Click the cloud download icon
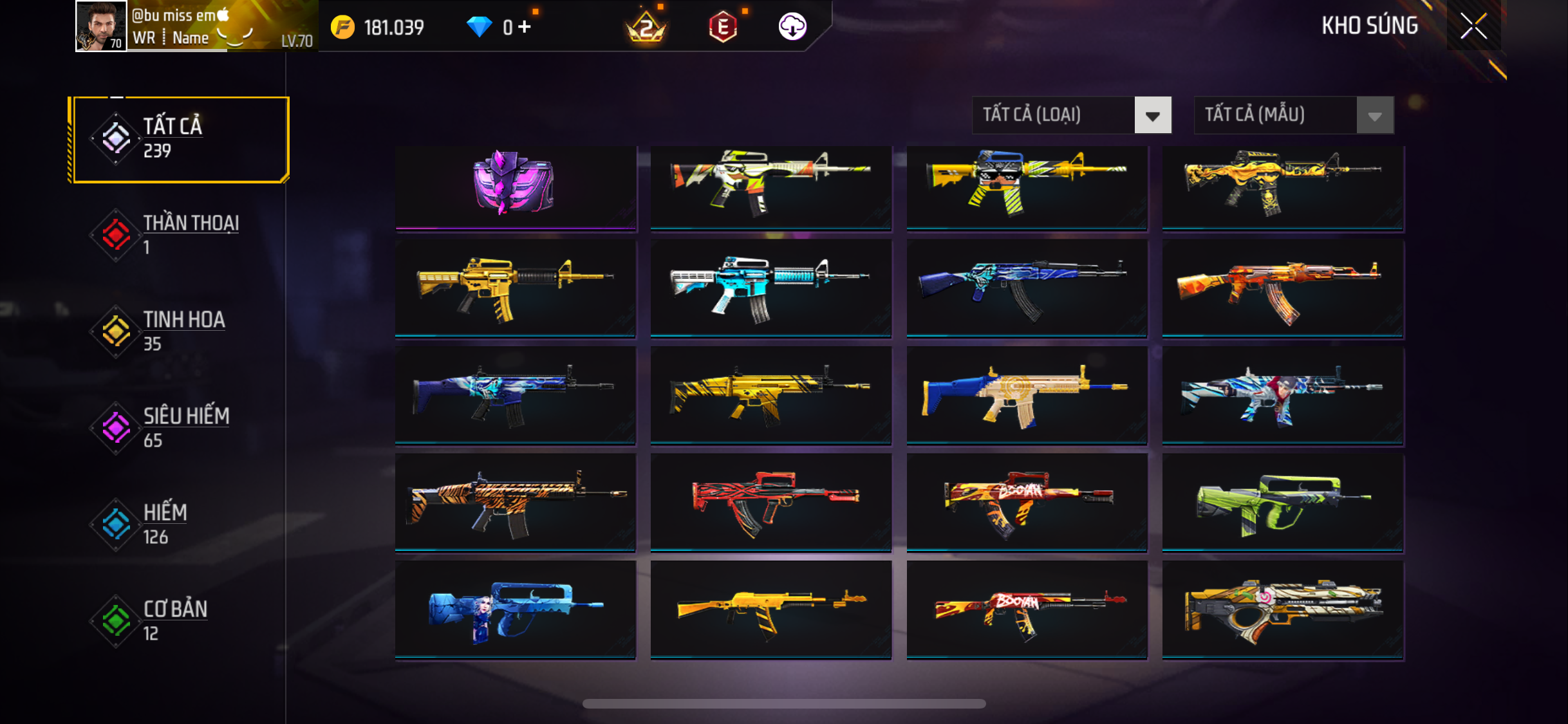This screenshot has height=724, width=1568. [792, 27]
